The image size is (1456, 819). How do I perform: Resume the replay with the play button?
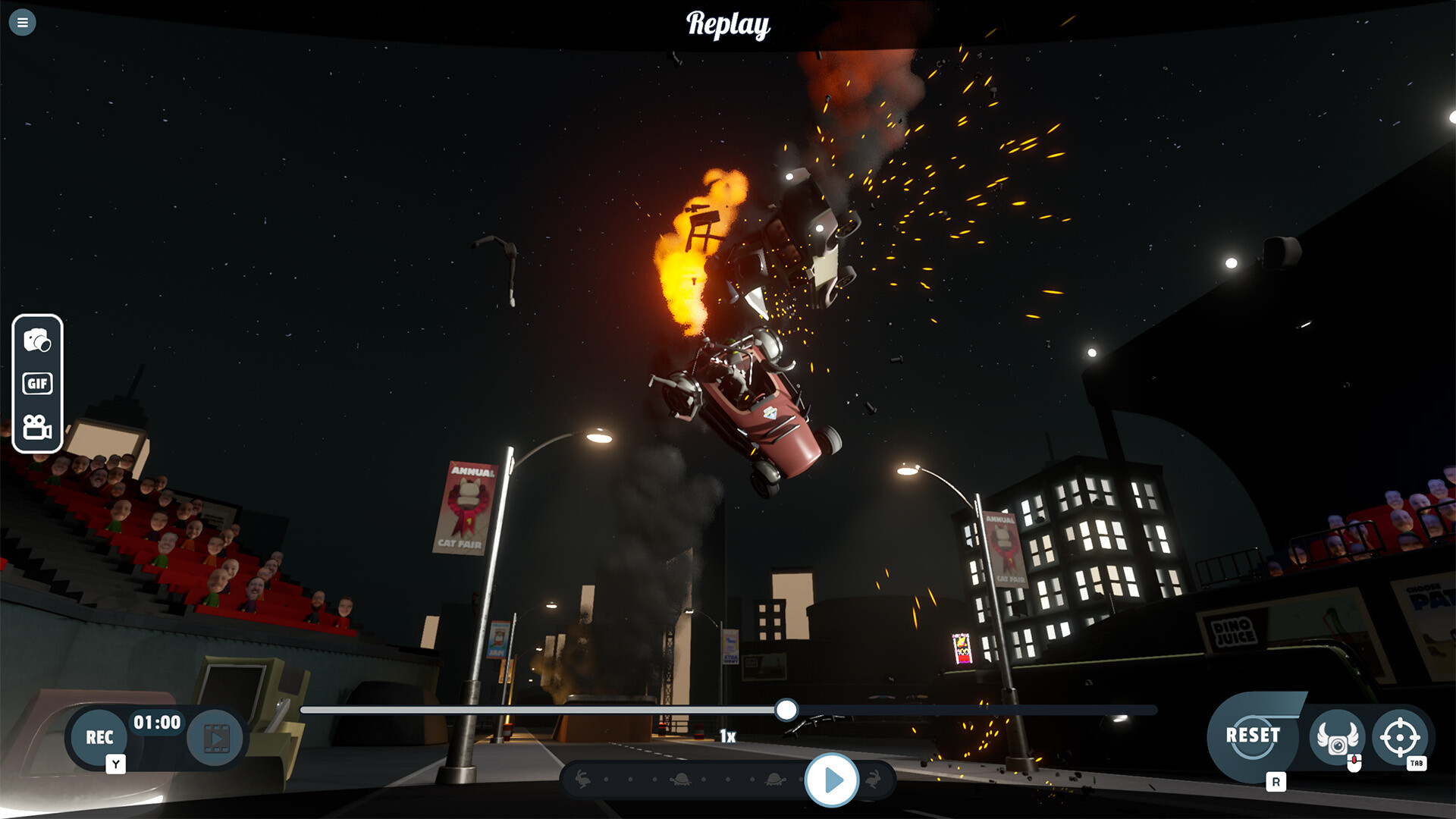[832, 780]
